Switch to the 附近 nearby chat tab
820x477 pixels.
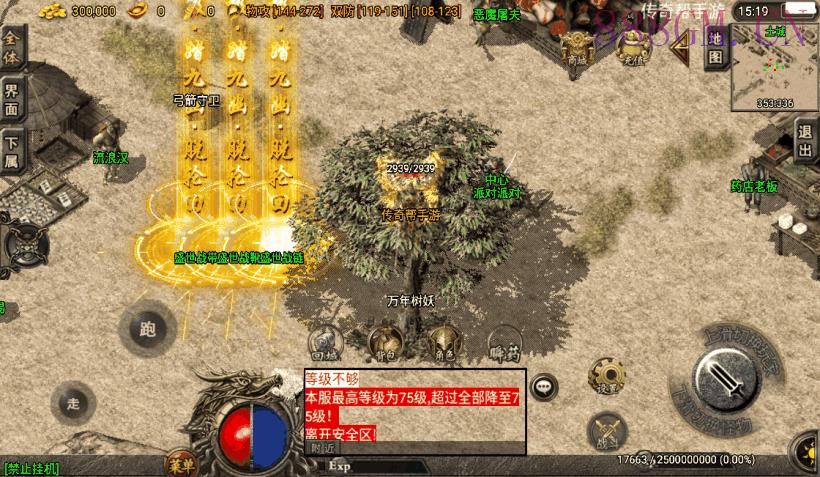pos(322,449)
